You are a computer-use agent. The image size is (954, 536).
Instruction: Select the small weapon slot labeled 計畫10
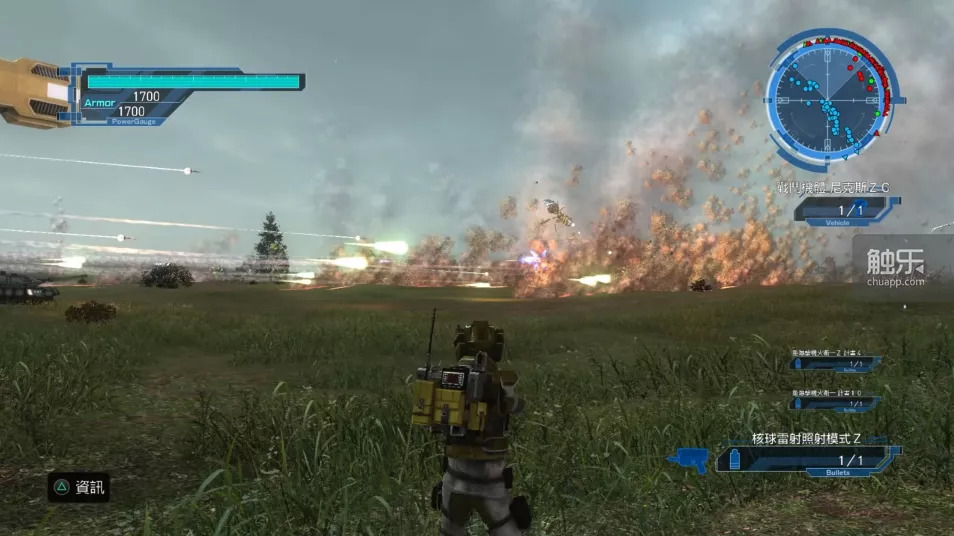pyautogui.click(x=834, y=403)
